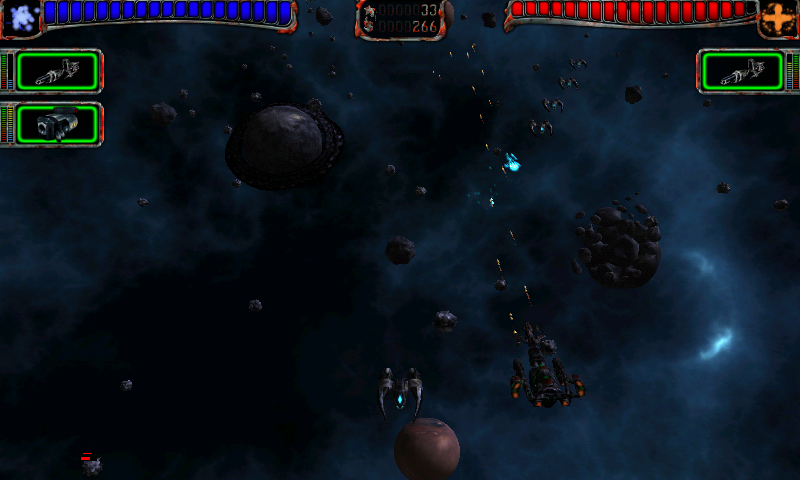Select the gatling gun slot under the orange cross

pyautogui.click(x=741, y=71)
